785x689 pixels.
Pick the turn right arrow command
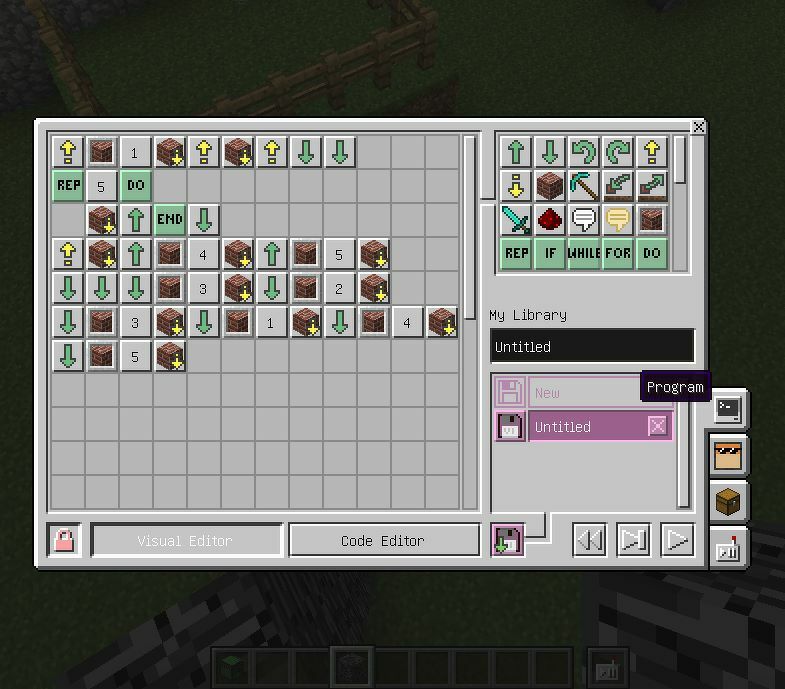pyautogui.click(x=618, y=152)
